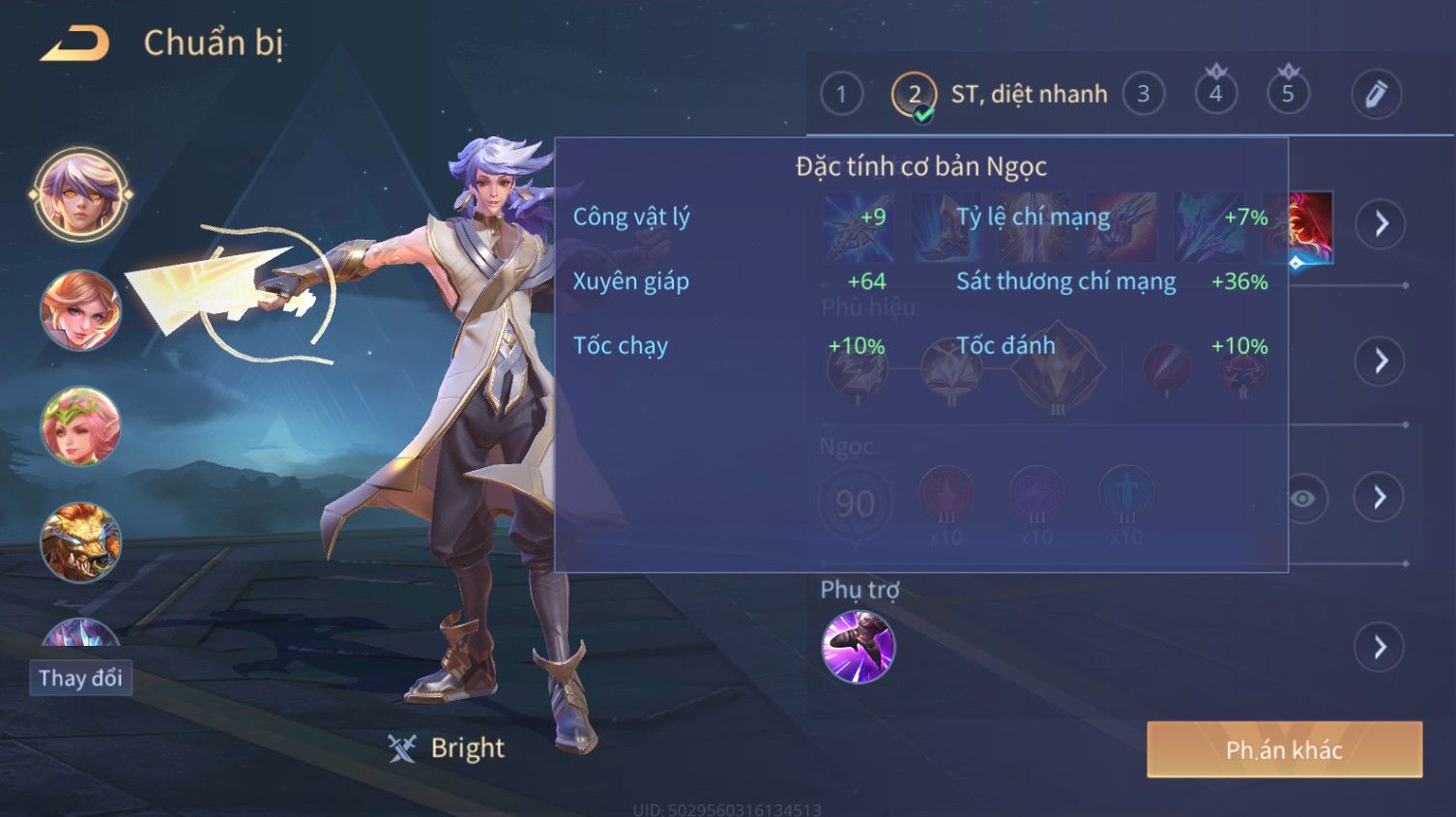Open the Ngọc section arrow
The image size is (1456, 817).
click(x=1380, y=498)
